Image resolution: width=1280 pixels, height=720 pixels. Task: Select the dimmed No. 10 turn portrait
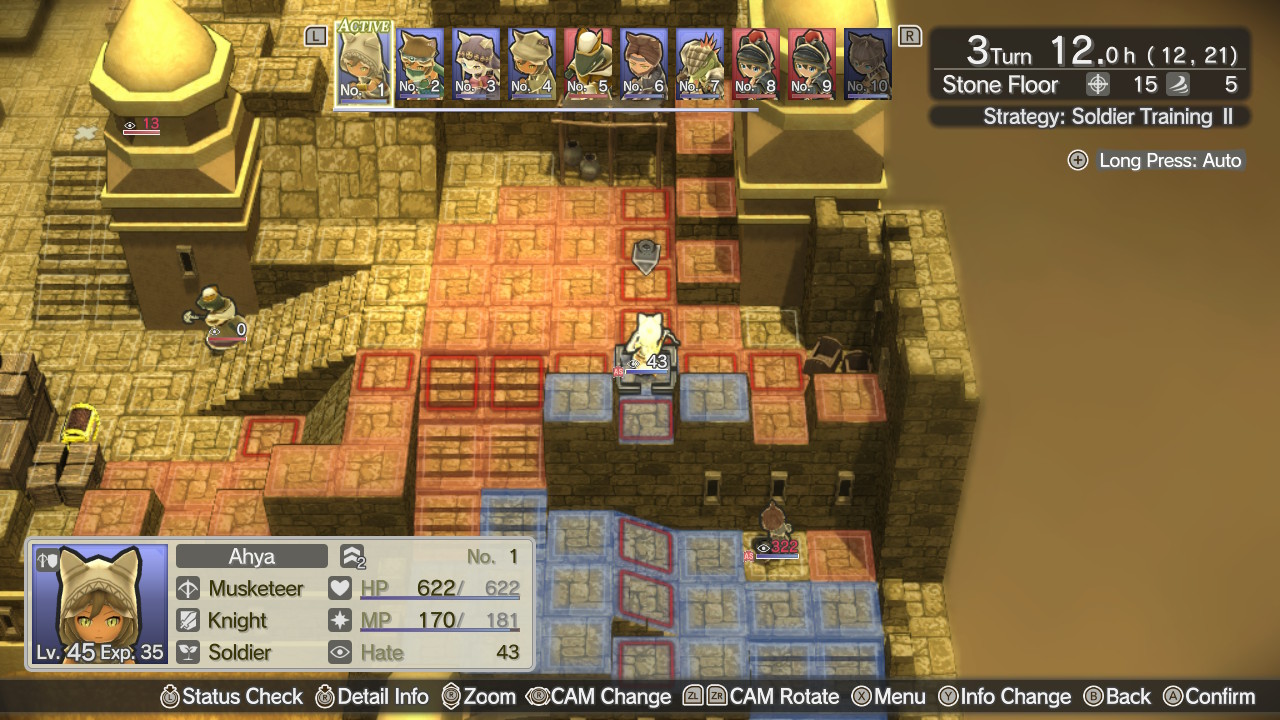click(x=868, y=63)
